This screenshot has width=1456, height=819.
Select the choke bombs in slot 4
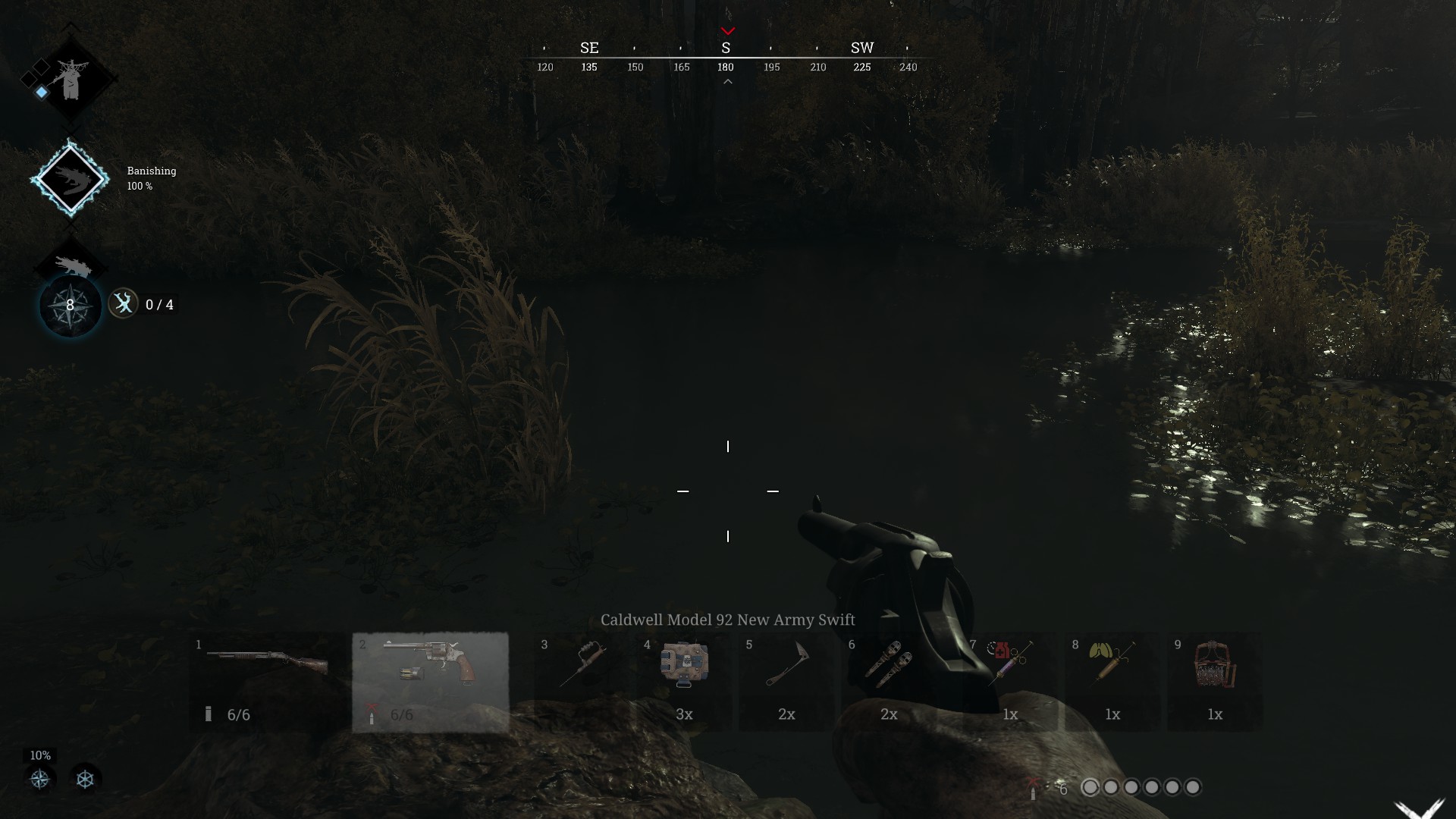[x=686, y=671]
